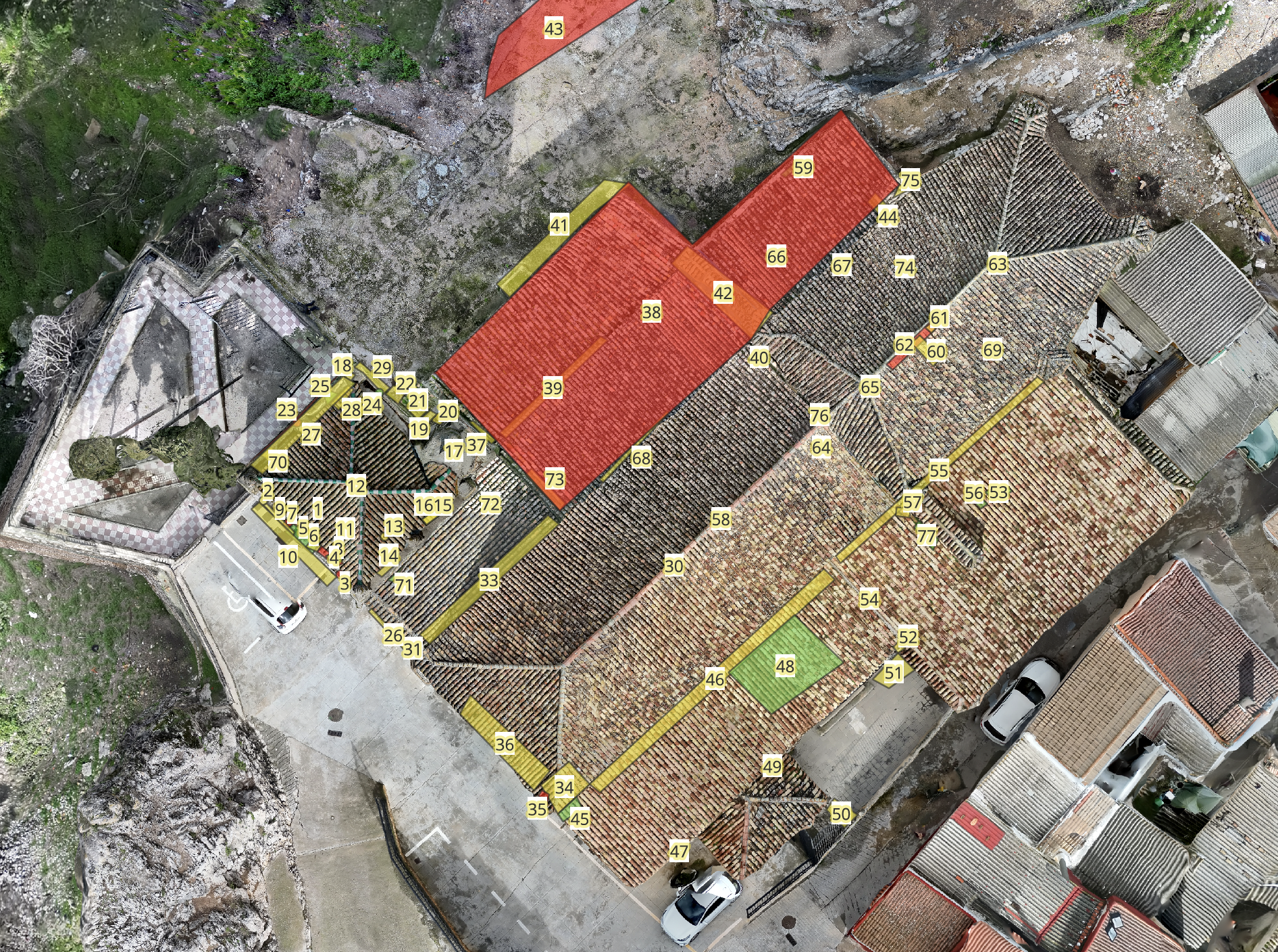This screenshot has width=1278, height=952.
Task: Click annotation label 33
Action: pyautogui.click(x=488, y=580)
